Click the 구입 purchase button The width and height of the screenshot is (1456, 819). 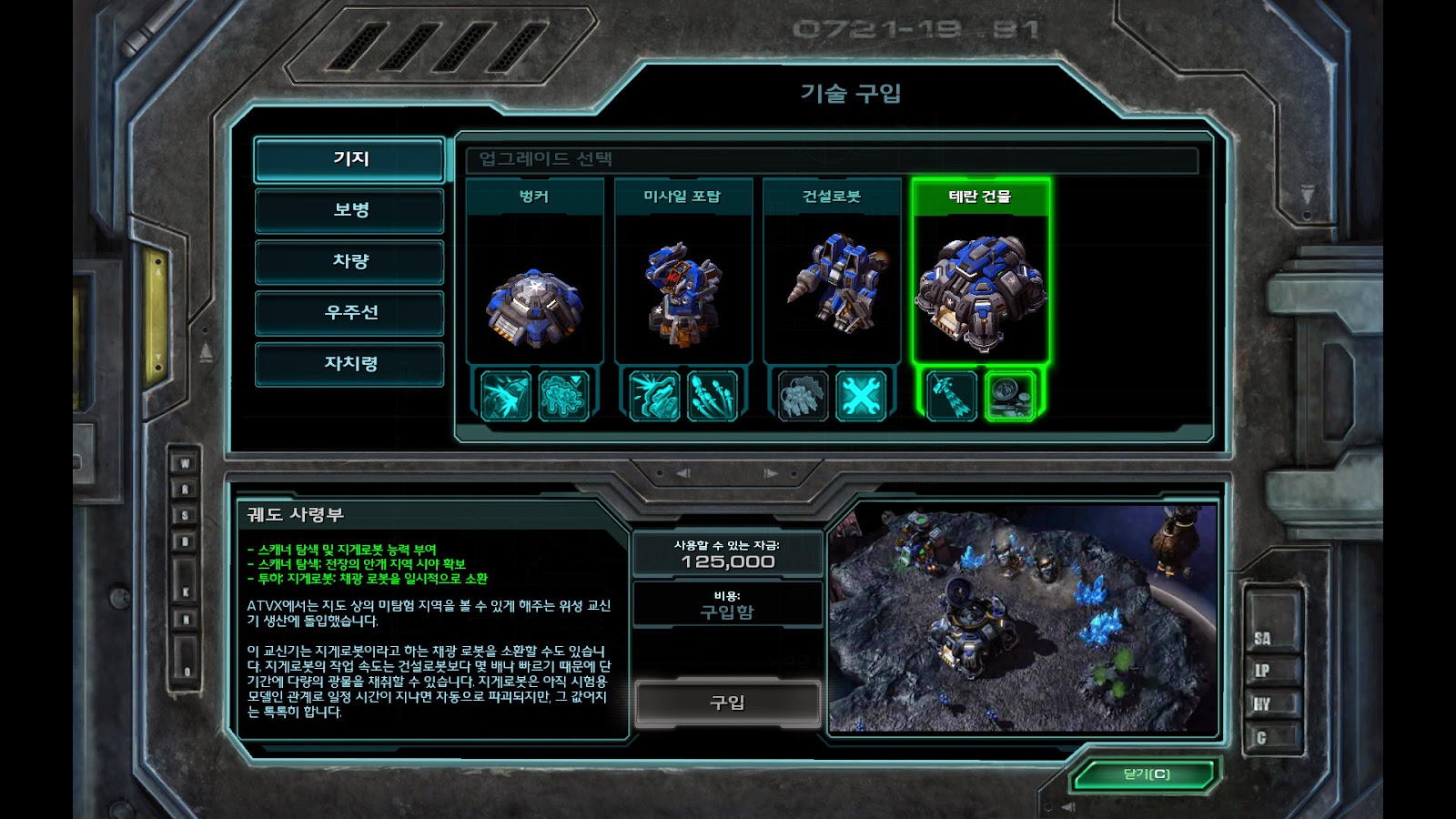[x=727, y=703]
